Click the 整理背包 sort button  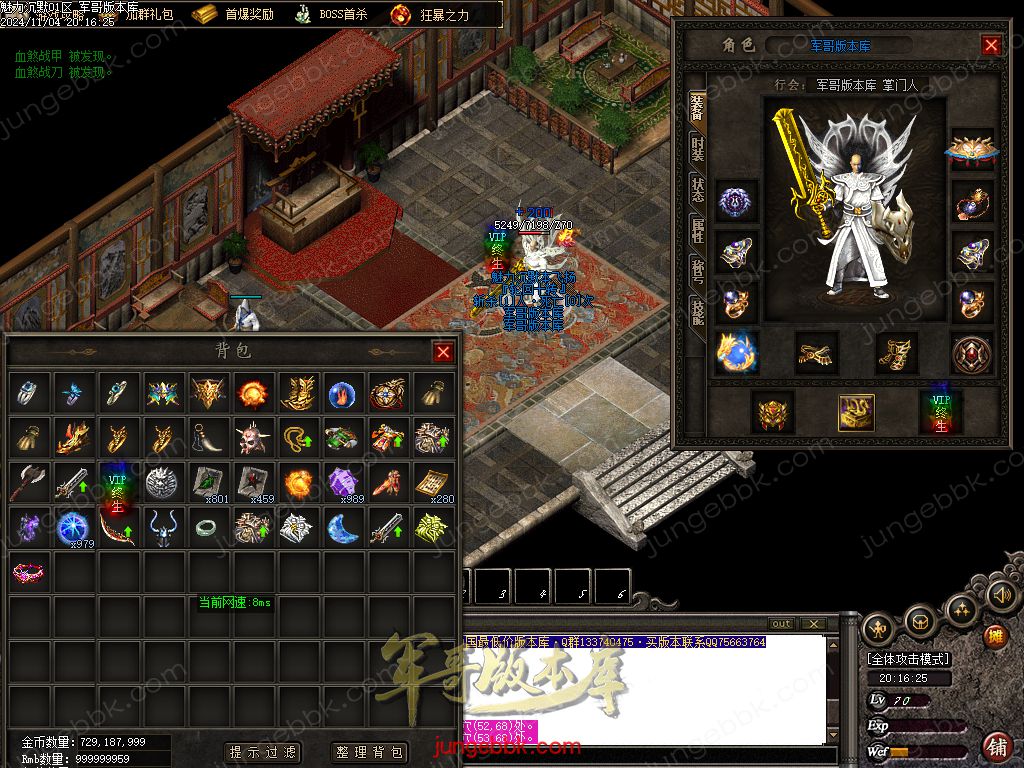(x=370, y=752)
